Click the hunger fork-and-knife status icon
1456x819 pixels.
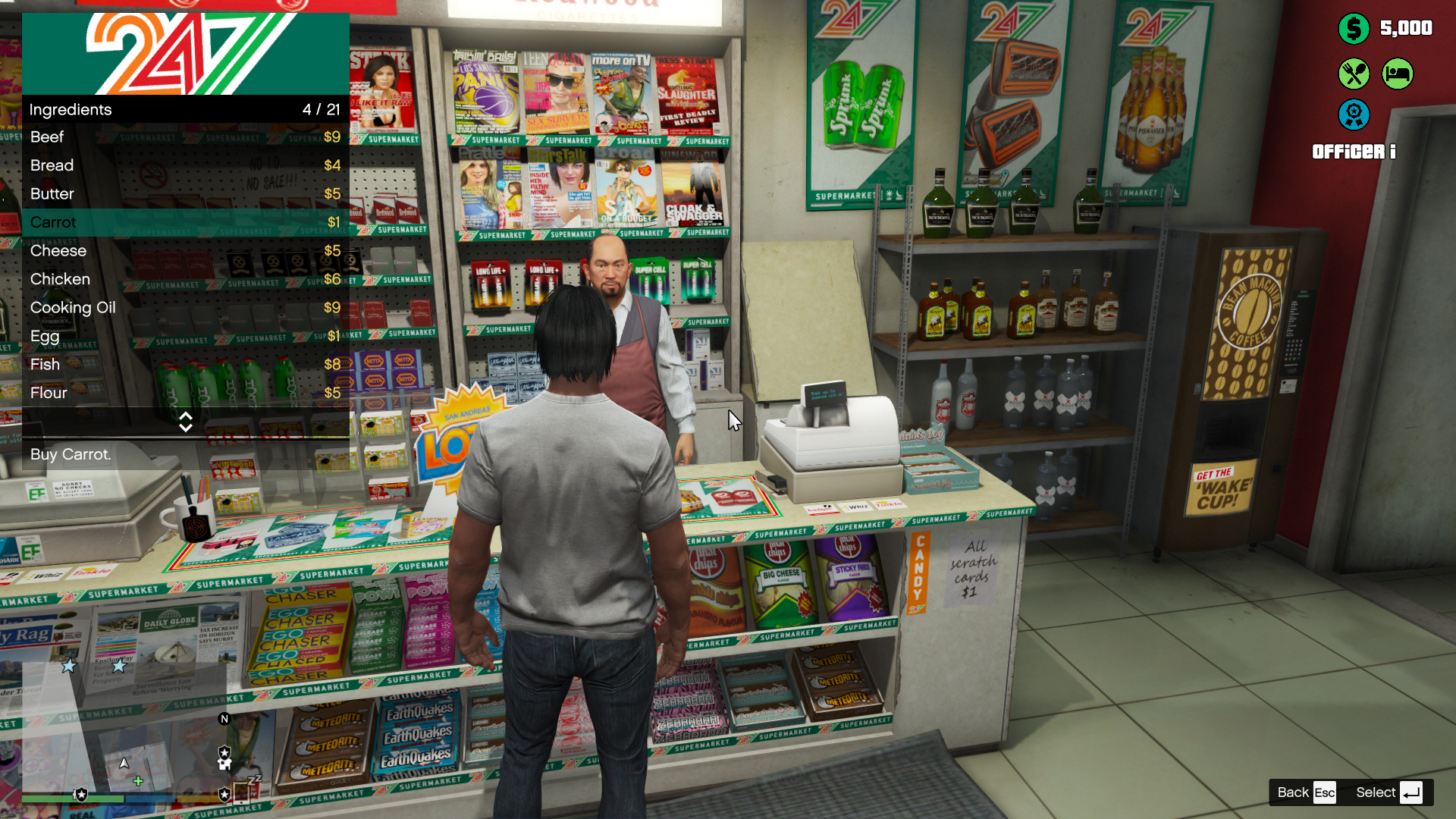click(1354, 74)
